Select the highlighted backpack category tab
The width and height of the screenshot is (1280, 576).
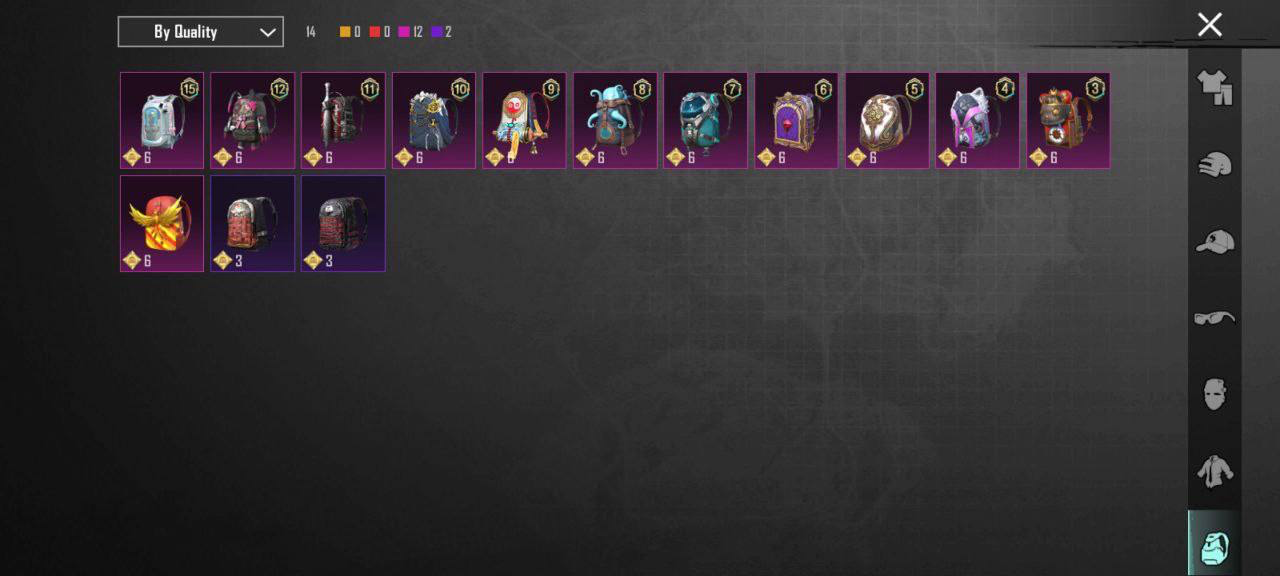1215,545
